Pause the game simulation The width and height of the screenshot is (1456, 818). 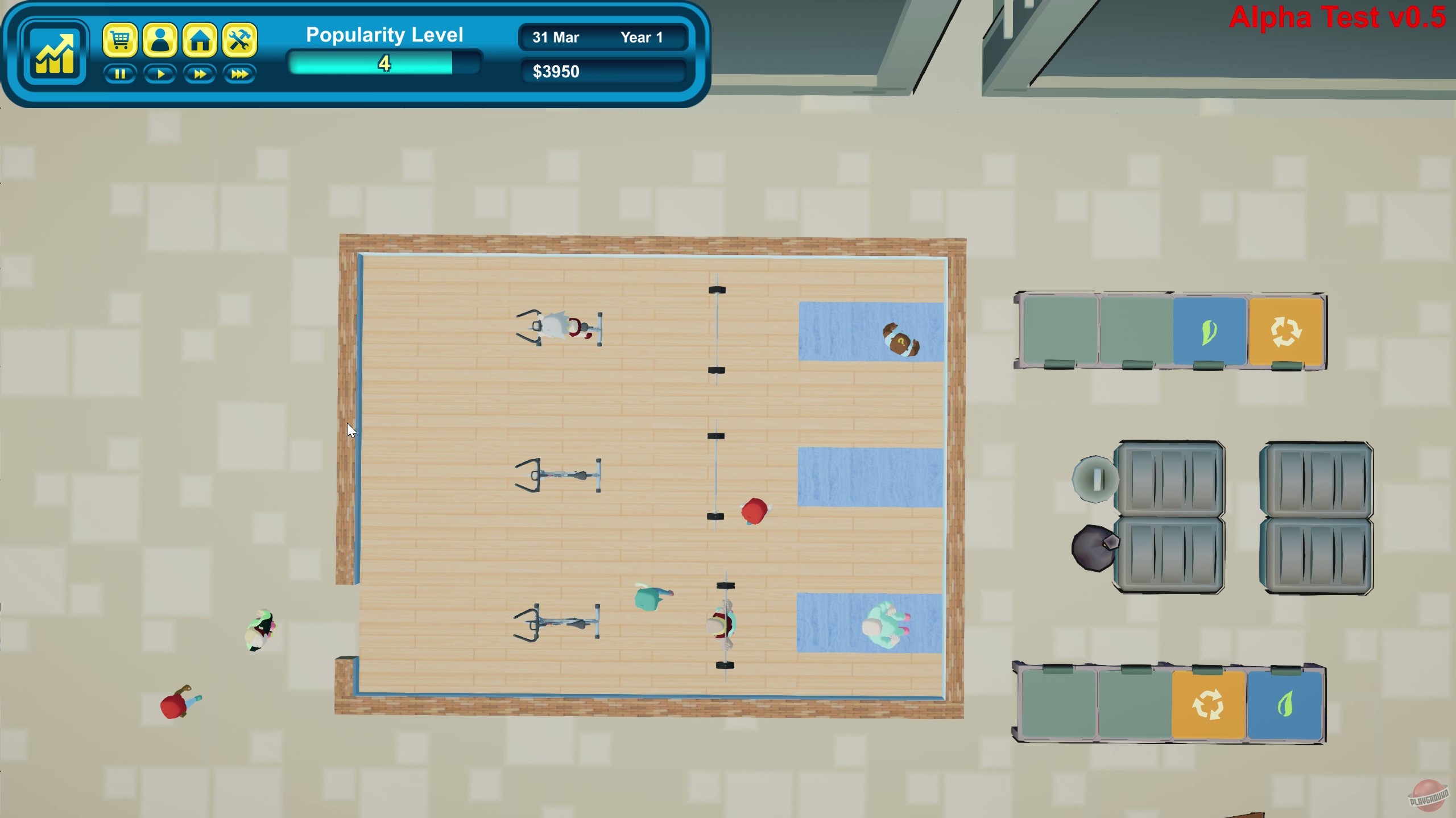[121, 73]
